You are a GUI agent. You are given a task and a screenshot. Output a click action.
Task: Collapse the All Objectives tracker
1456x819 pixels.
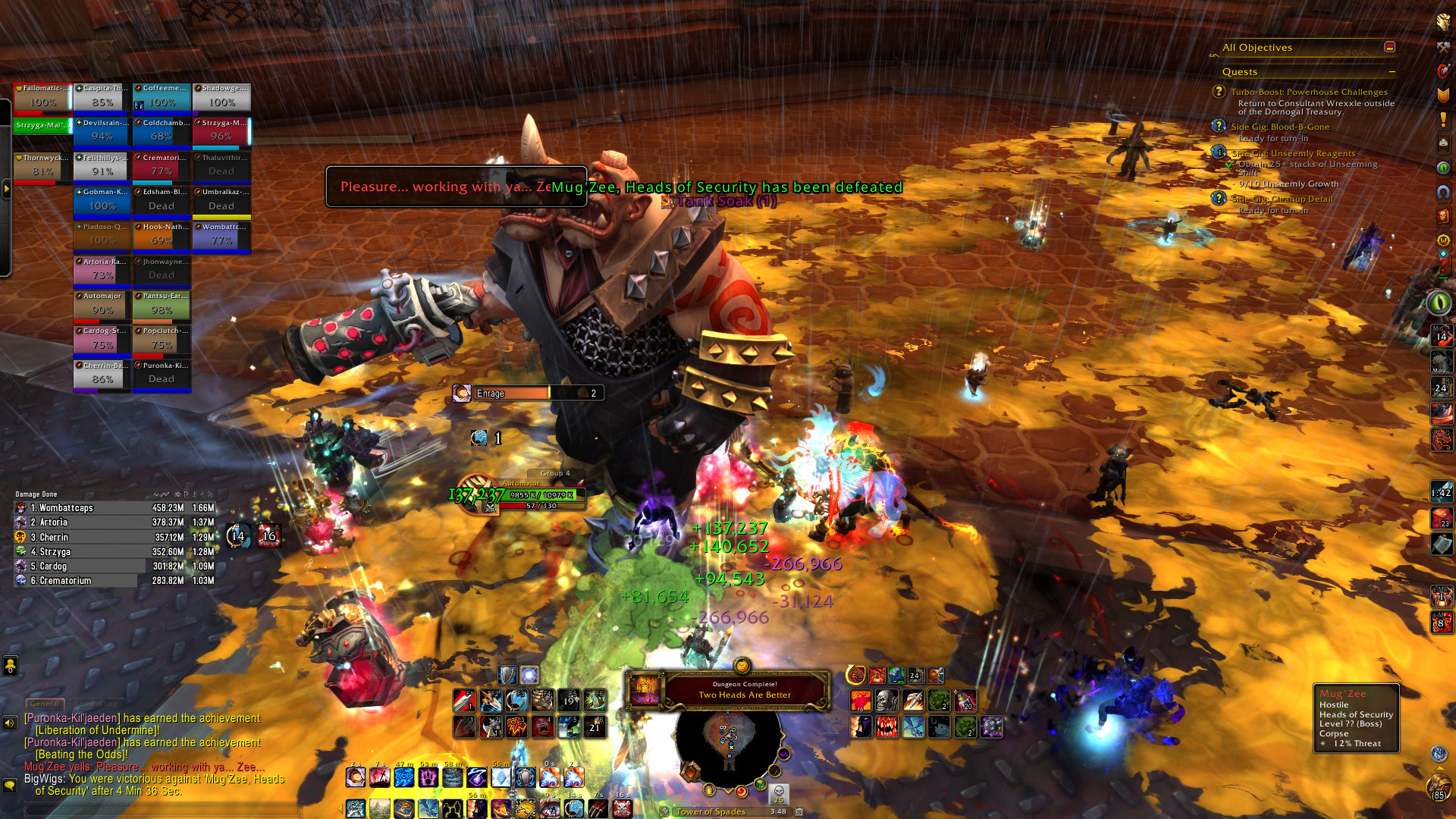click(x=1389, y=47)
